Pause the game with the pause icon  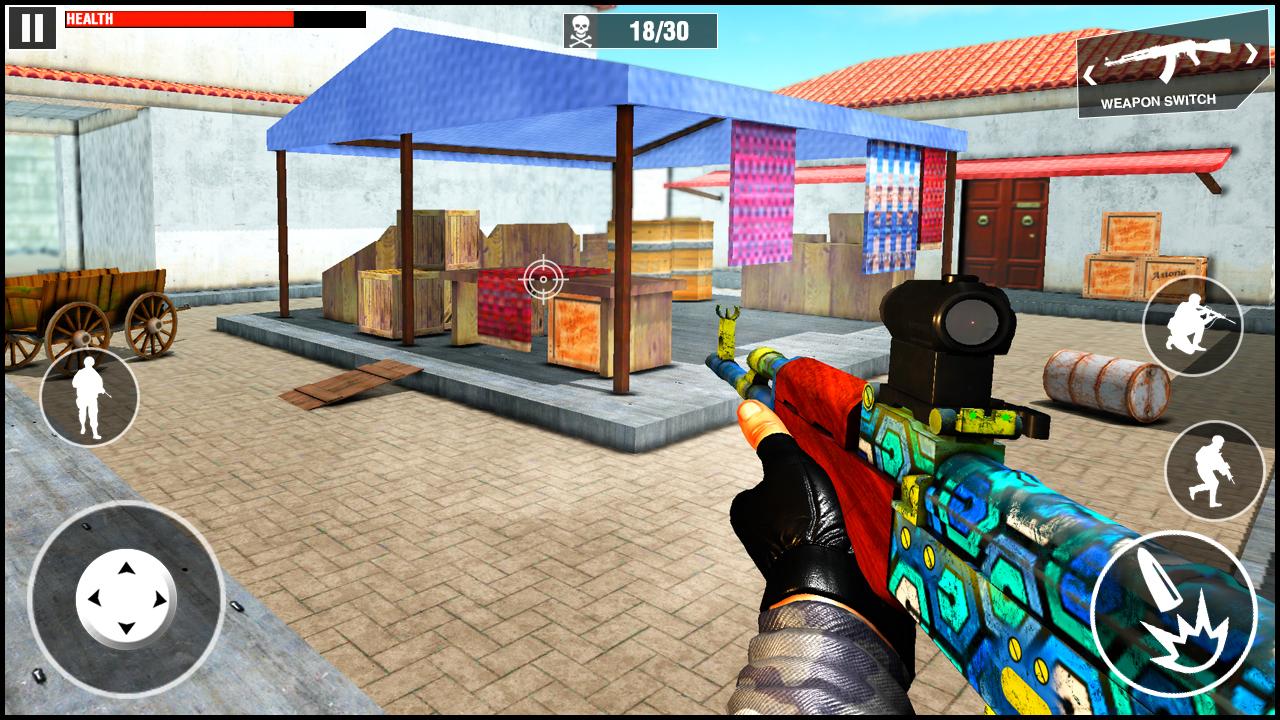(x=33, y=26)
